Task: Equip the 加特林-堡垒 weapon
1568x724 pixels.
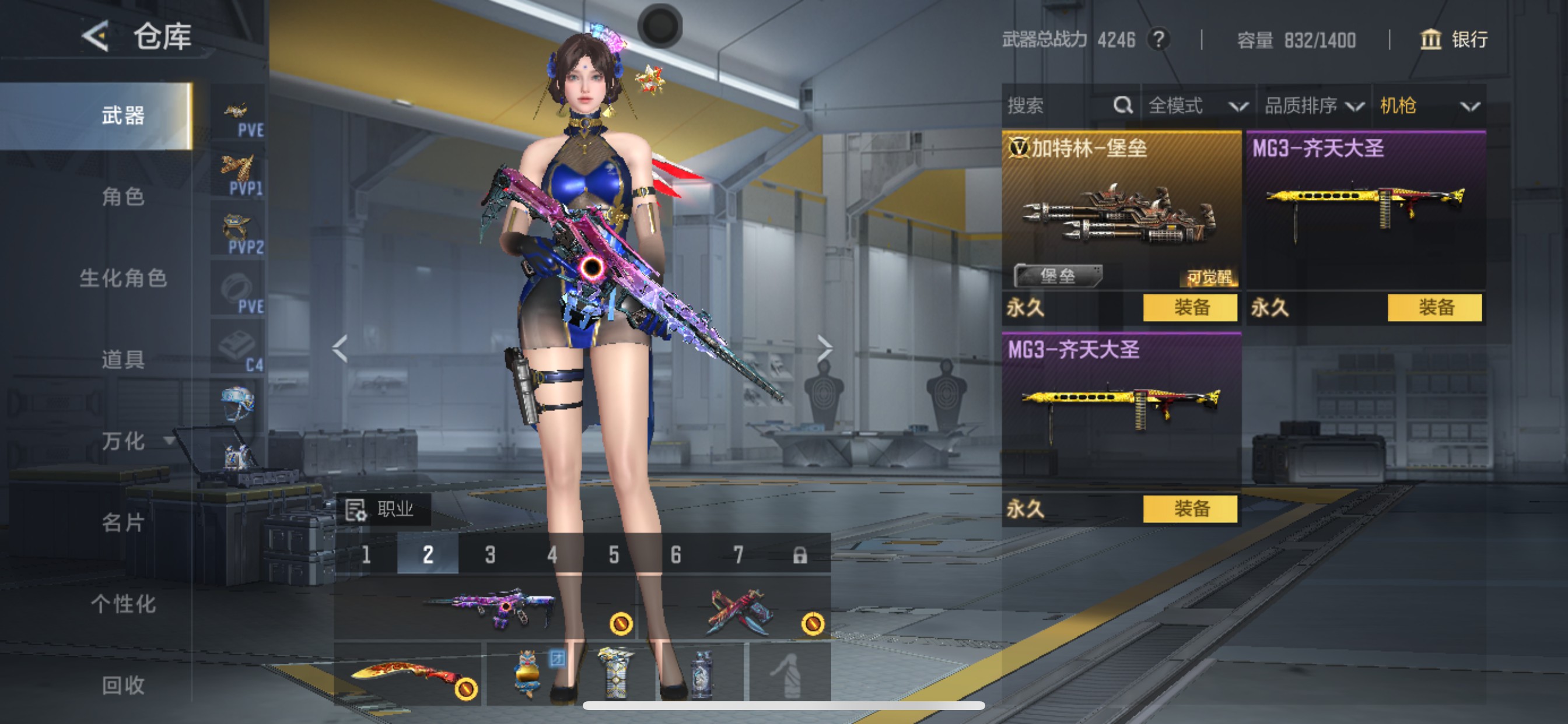Action: pos(1189,307)
